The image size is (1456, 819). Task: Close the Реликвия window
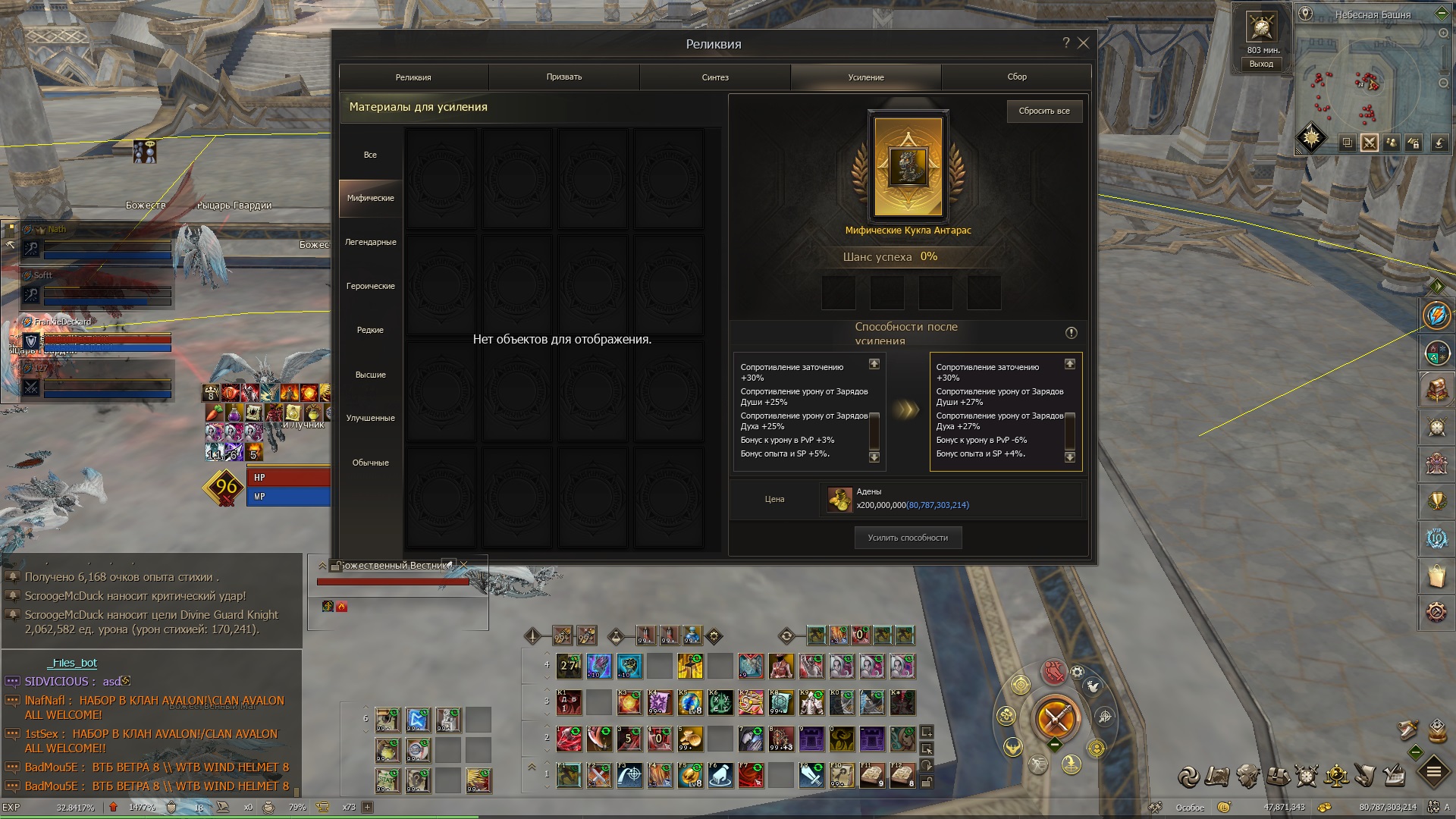(x=1084, y=43)
